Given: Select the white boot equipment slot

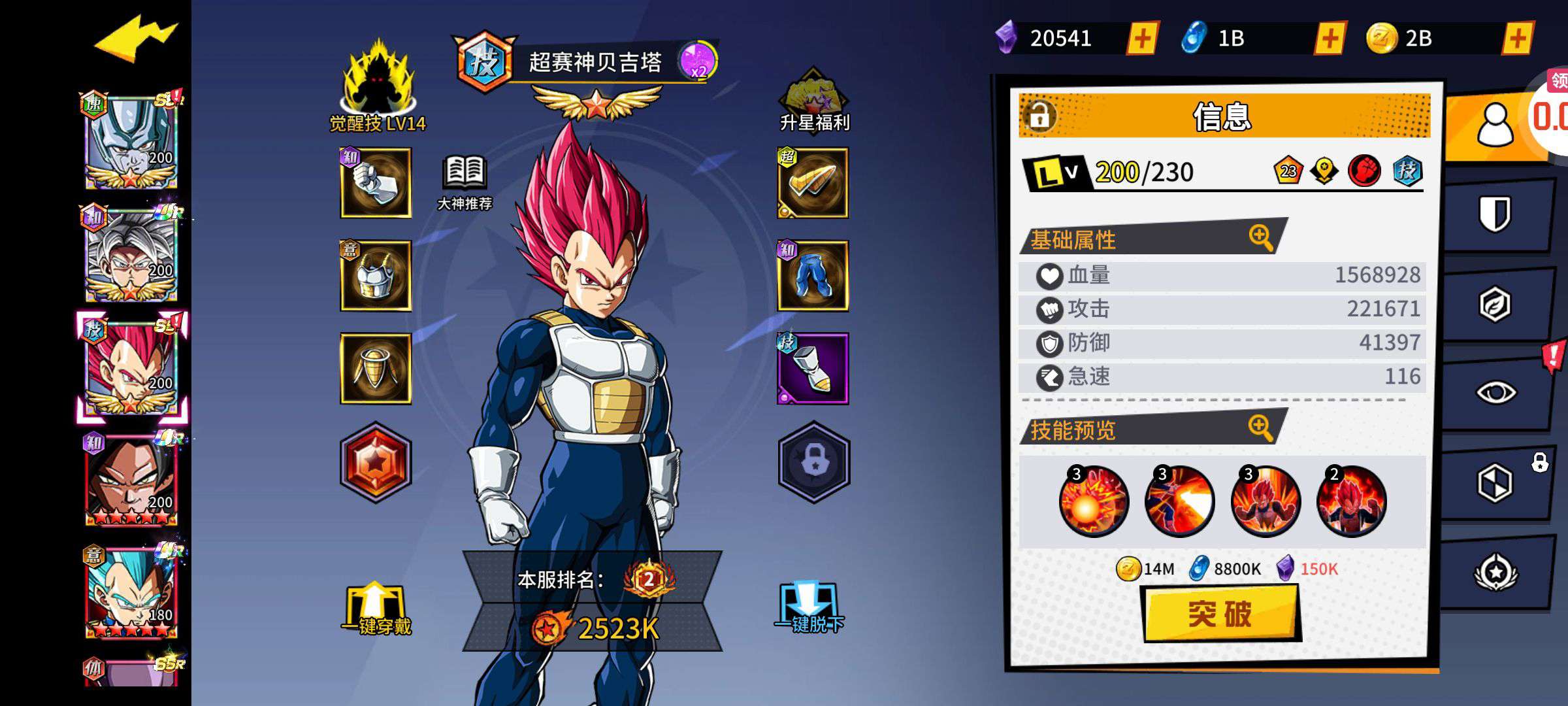Looking at the screenshot, I should (813, 369).
